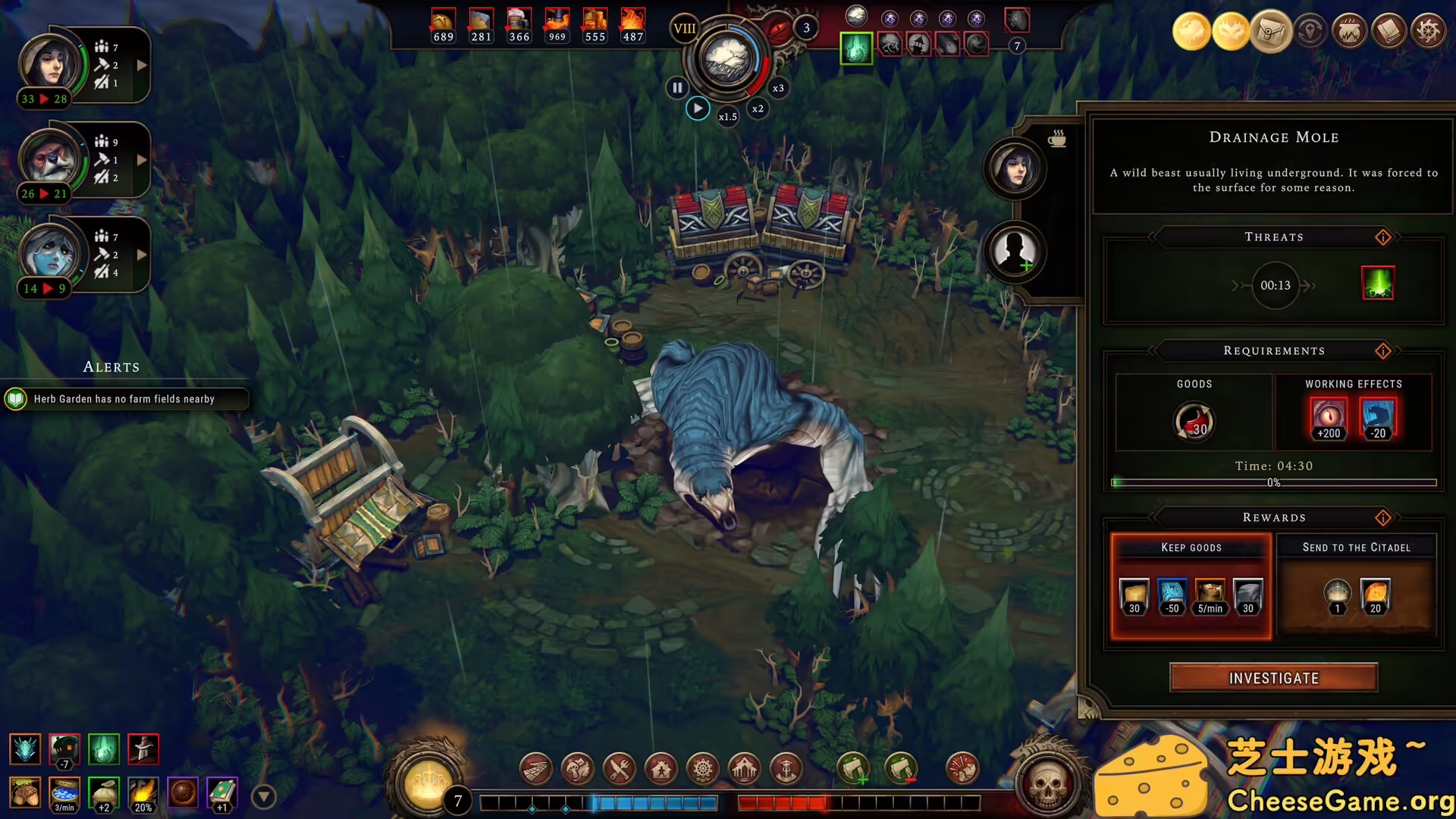Expand the effects list arrow

(x=263, y=796)
